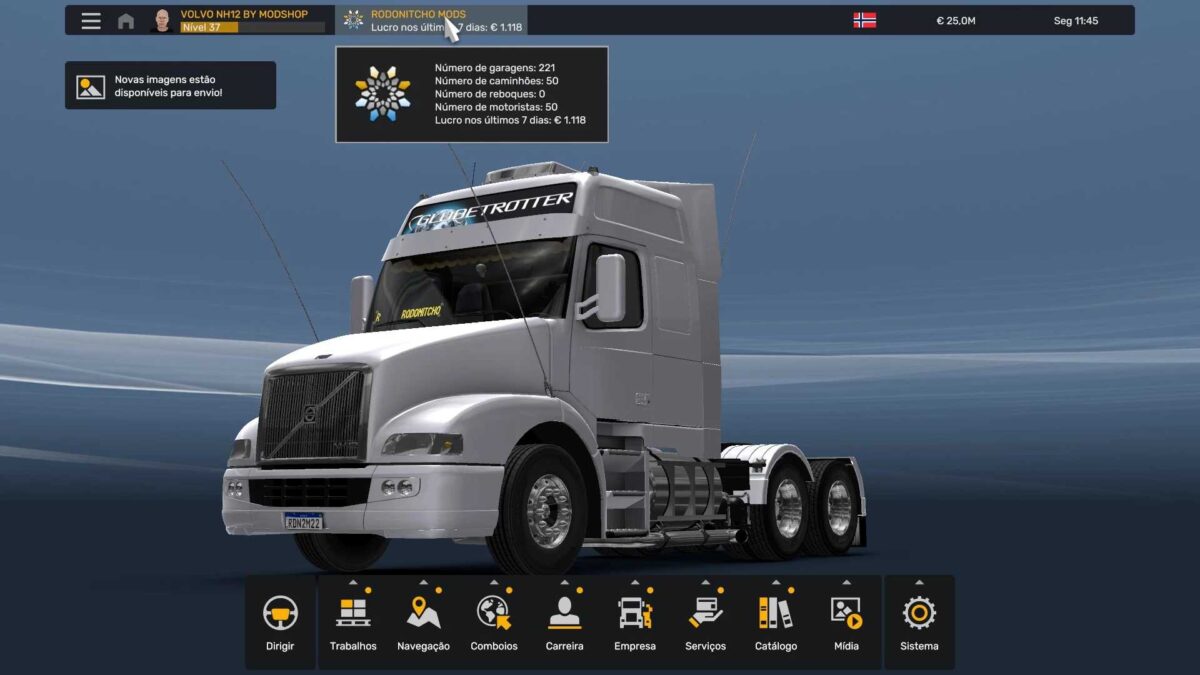Open the Sistema settings menu
The image size is (1200, 675).
[919, 622]
